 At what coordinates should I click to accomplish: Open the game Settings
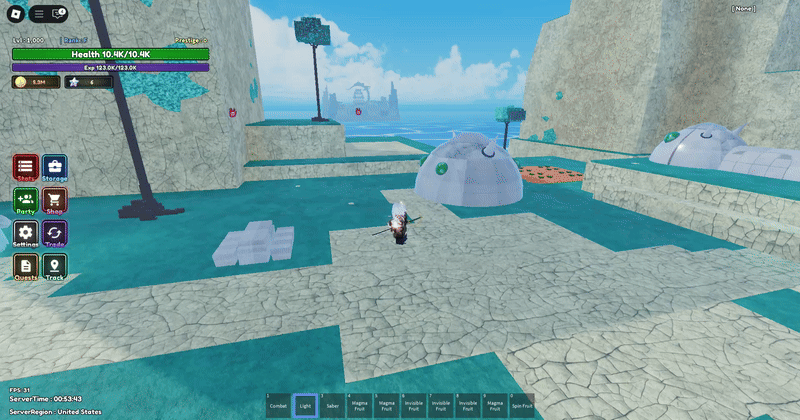[x=26, y=234]
